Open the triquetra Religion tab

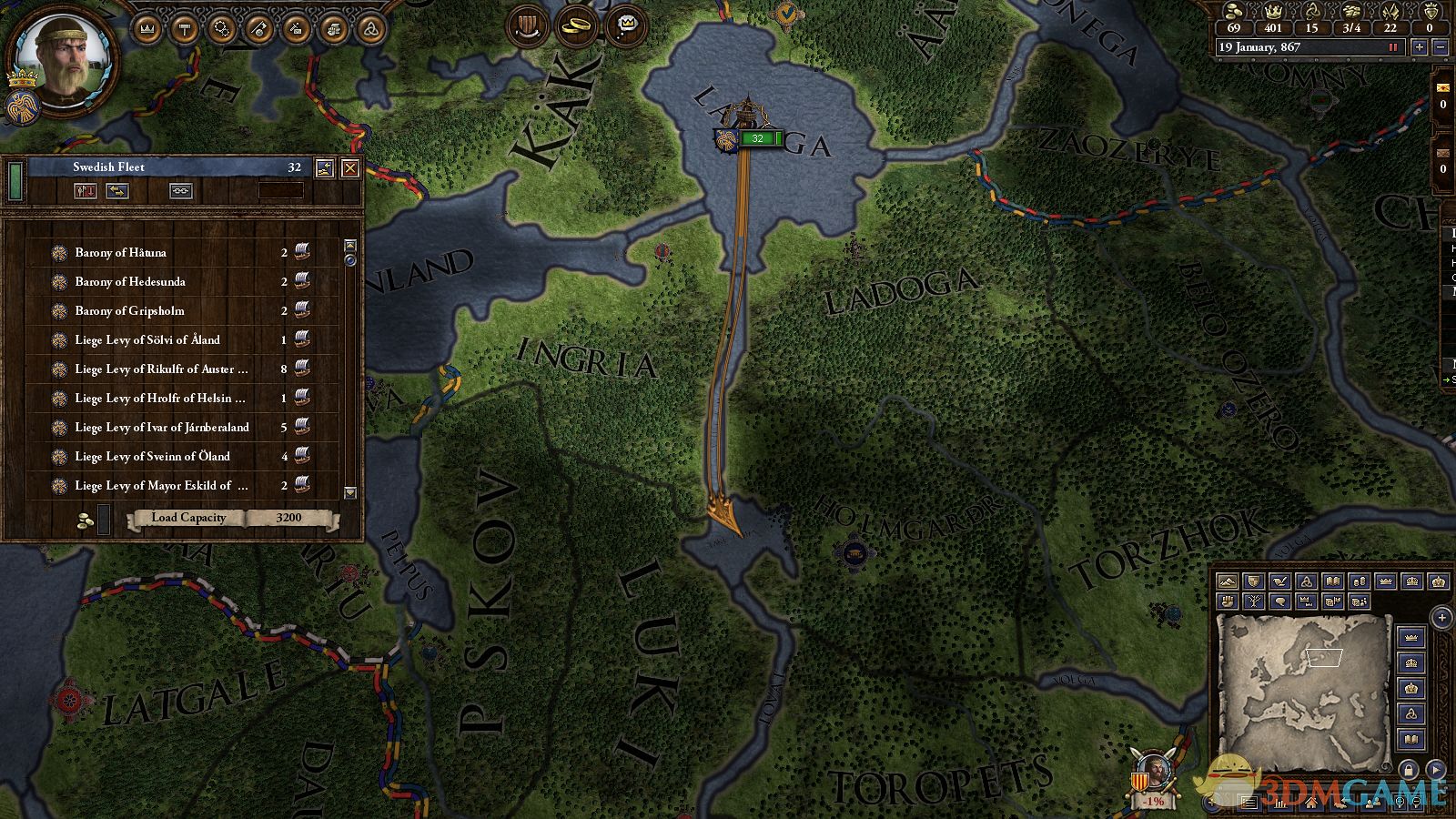(369, 29)
